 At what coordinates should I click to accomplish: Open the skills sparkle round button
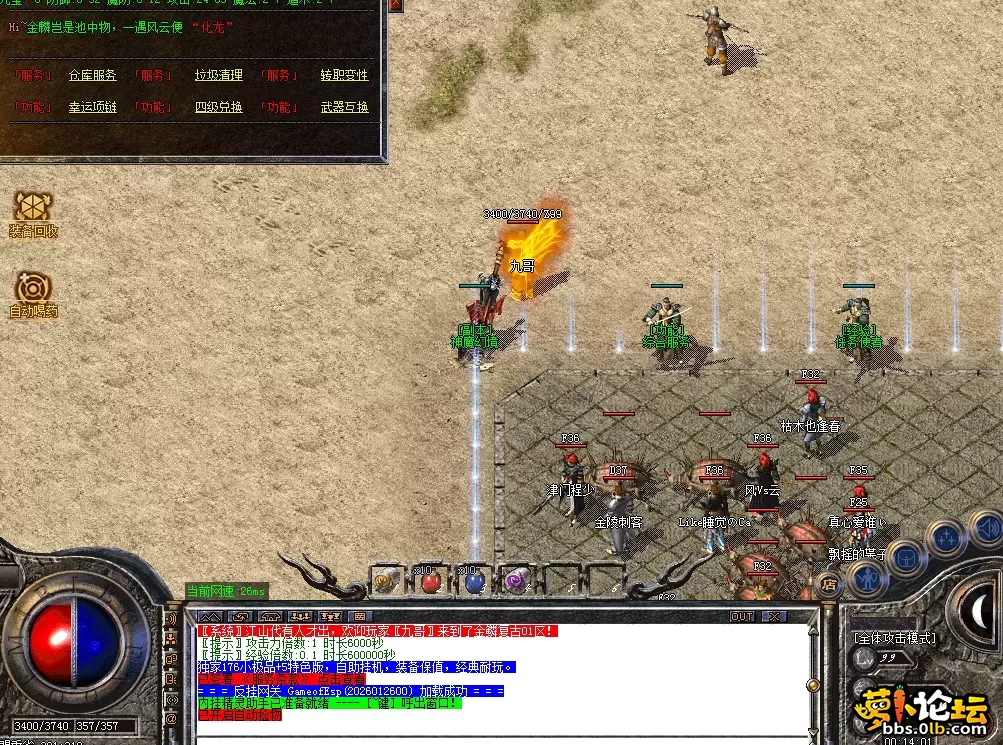945,538
